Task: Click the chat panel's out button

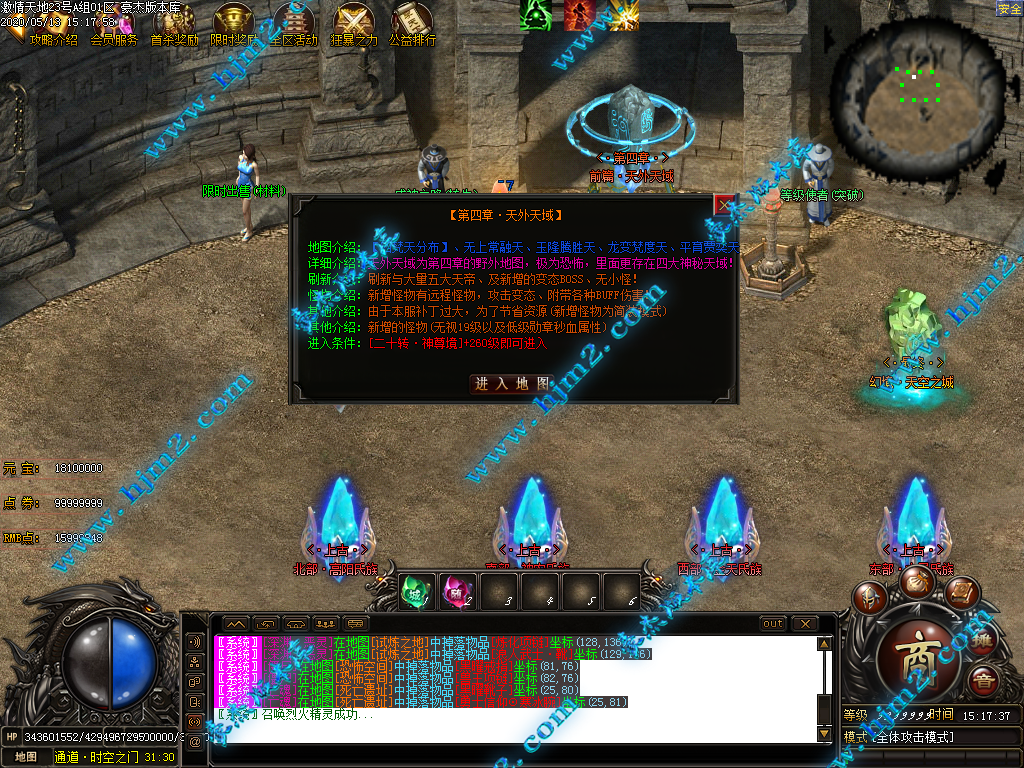Action: click(773, 624)
